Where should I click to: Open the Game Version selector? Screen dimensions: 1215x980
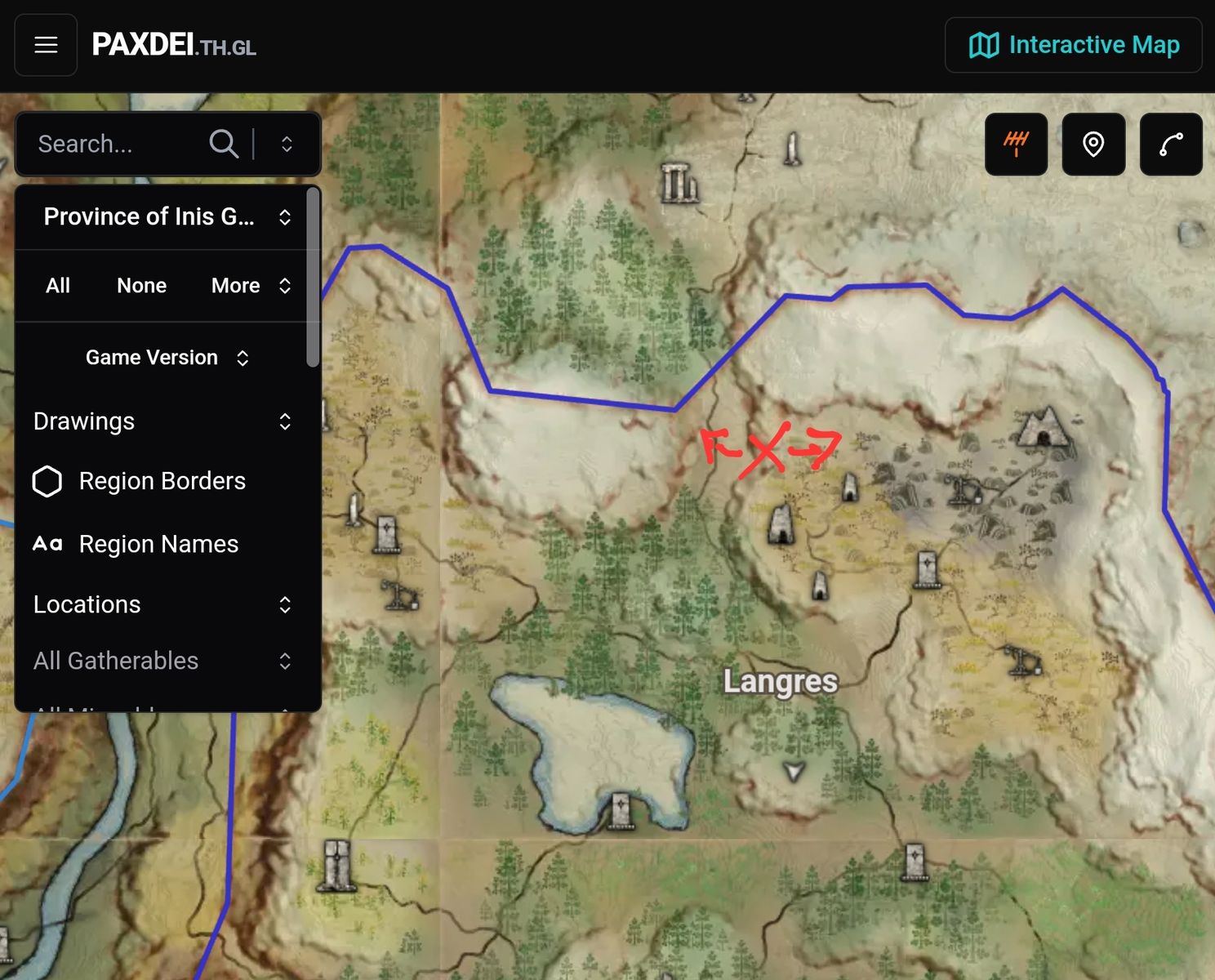[167, 358]
